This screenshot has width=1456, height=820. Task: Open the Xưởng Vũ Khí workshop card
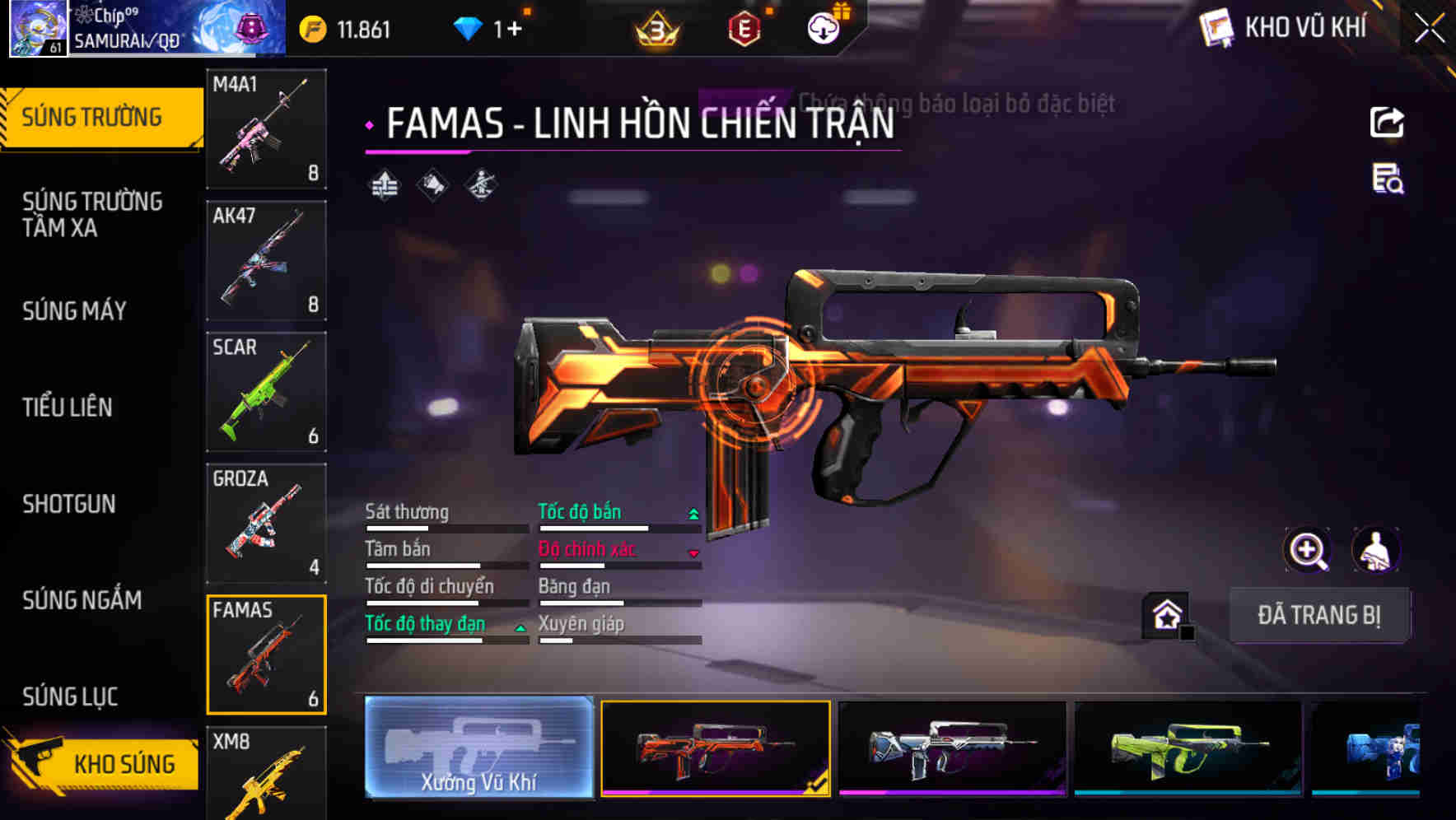pos(478,748)
